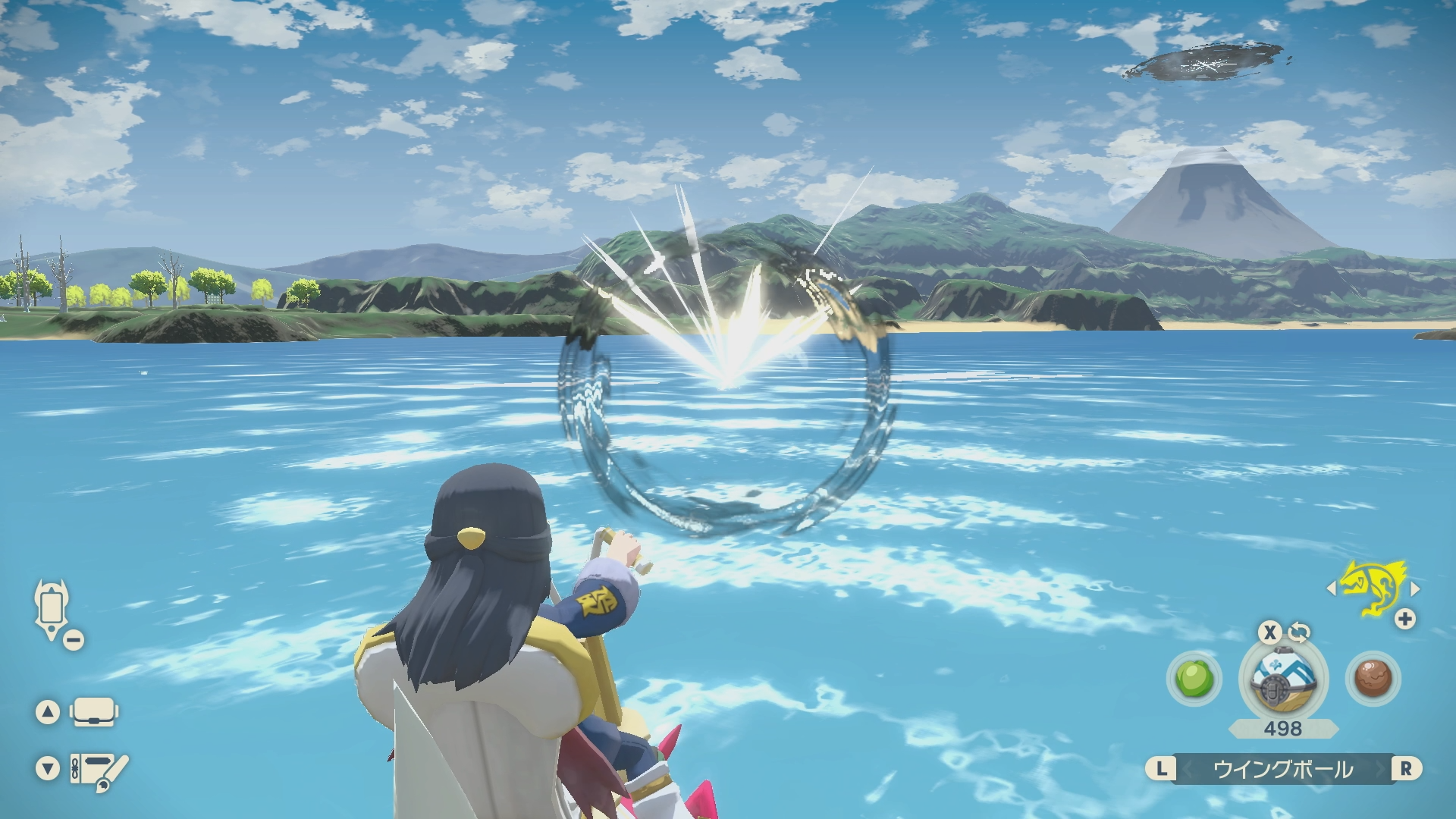Select the Wing Ball in the item wheel
Screen dimensions: 1456x819
click(x=1283, y=679)
